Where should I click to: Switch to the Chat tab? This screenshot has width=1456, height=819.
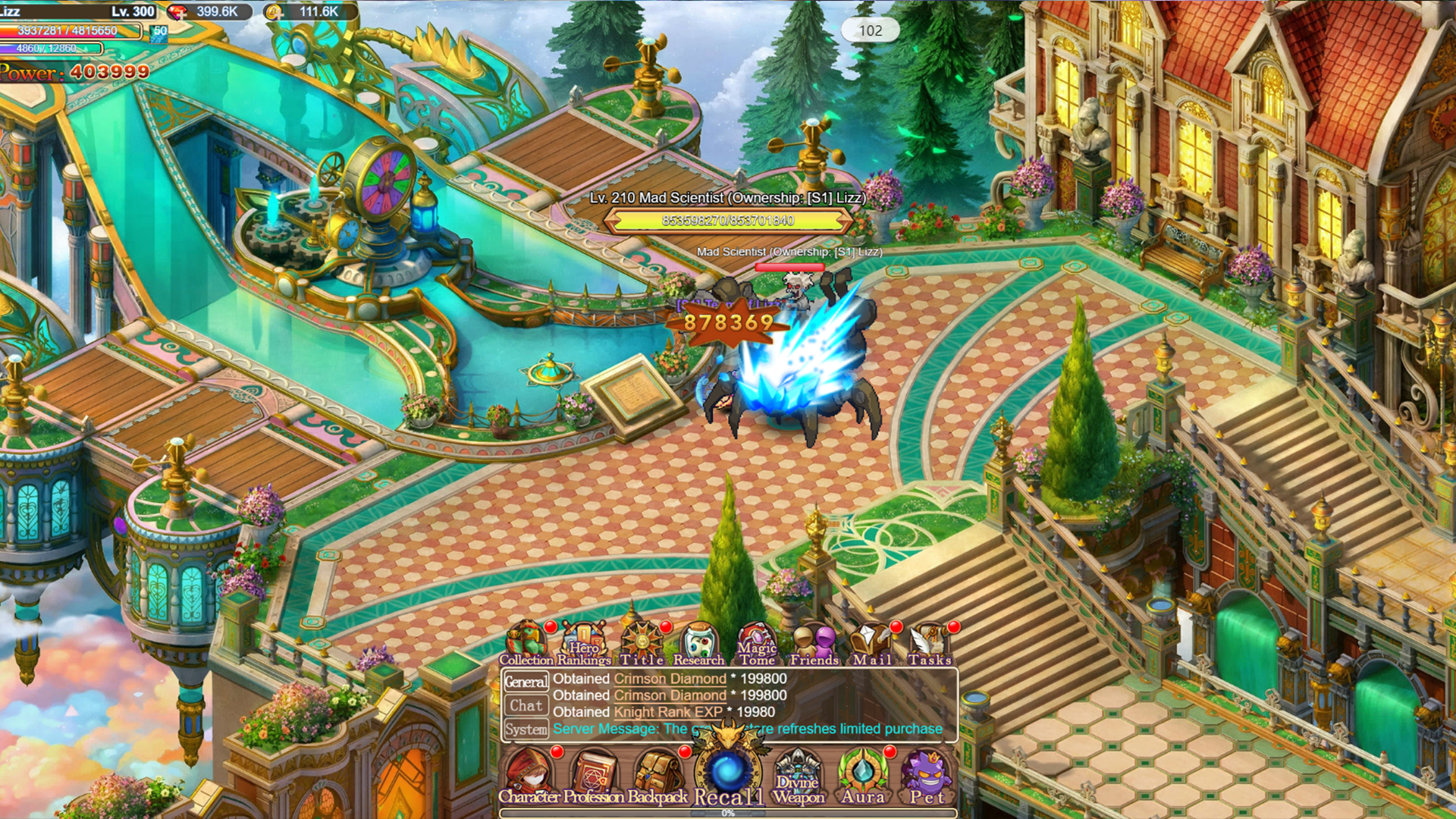[x=528, y=705]
